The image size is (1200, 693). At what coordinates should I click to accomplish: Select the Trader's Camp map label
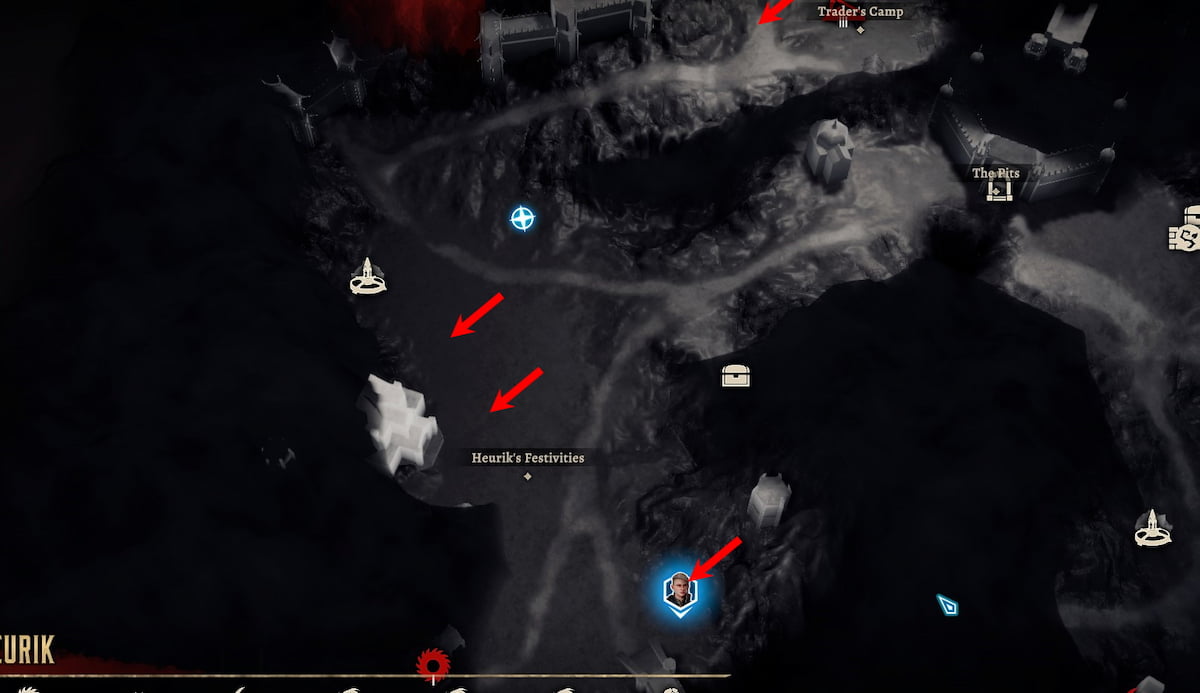860,12
